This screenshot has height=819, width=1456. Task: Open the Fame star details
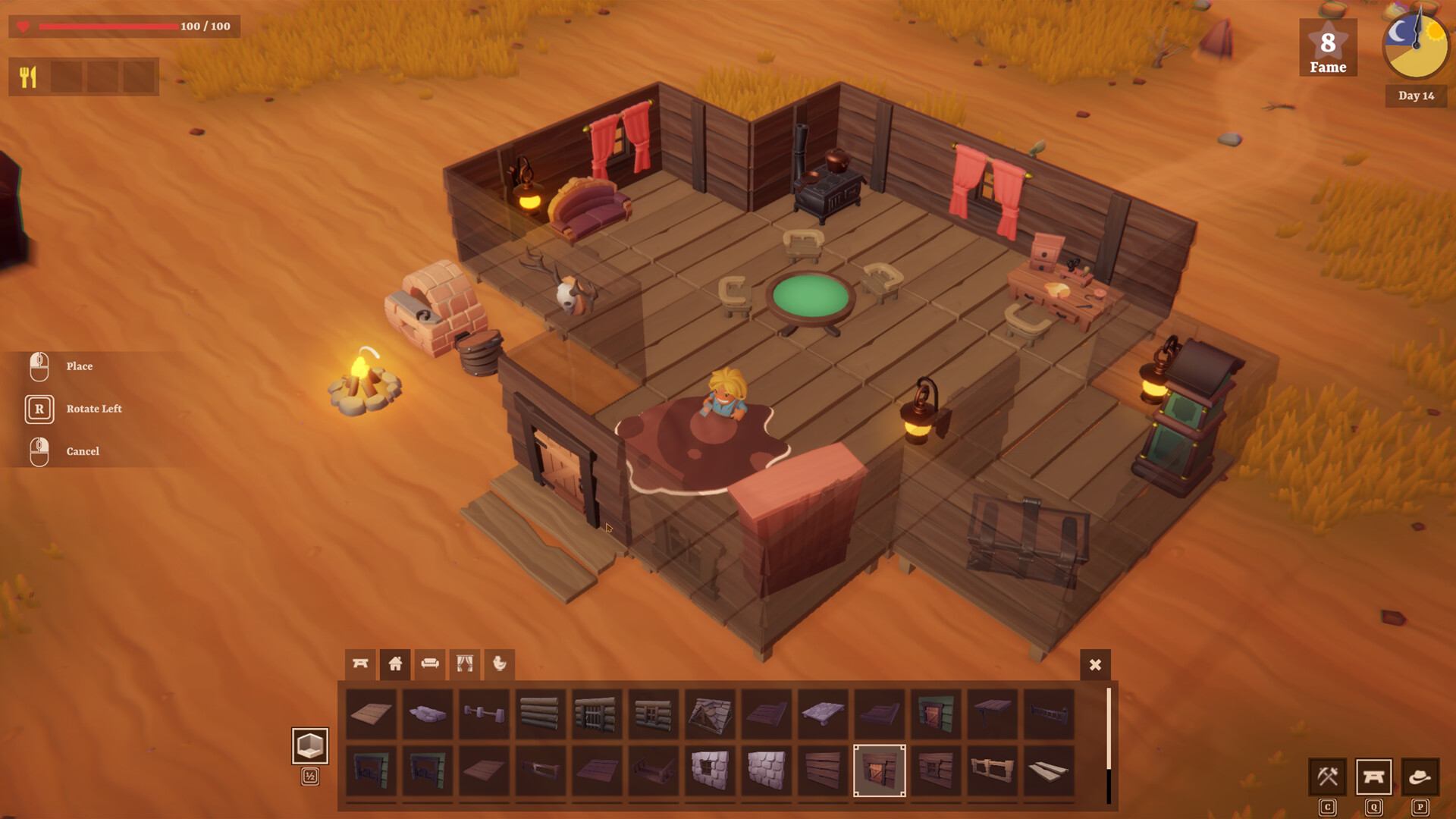pyautogui.click(x=1327, y=47)
